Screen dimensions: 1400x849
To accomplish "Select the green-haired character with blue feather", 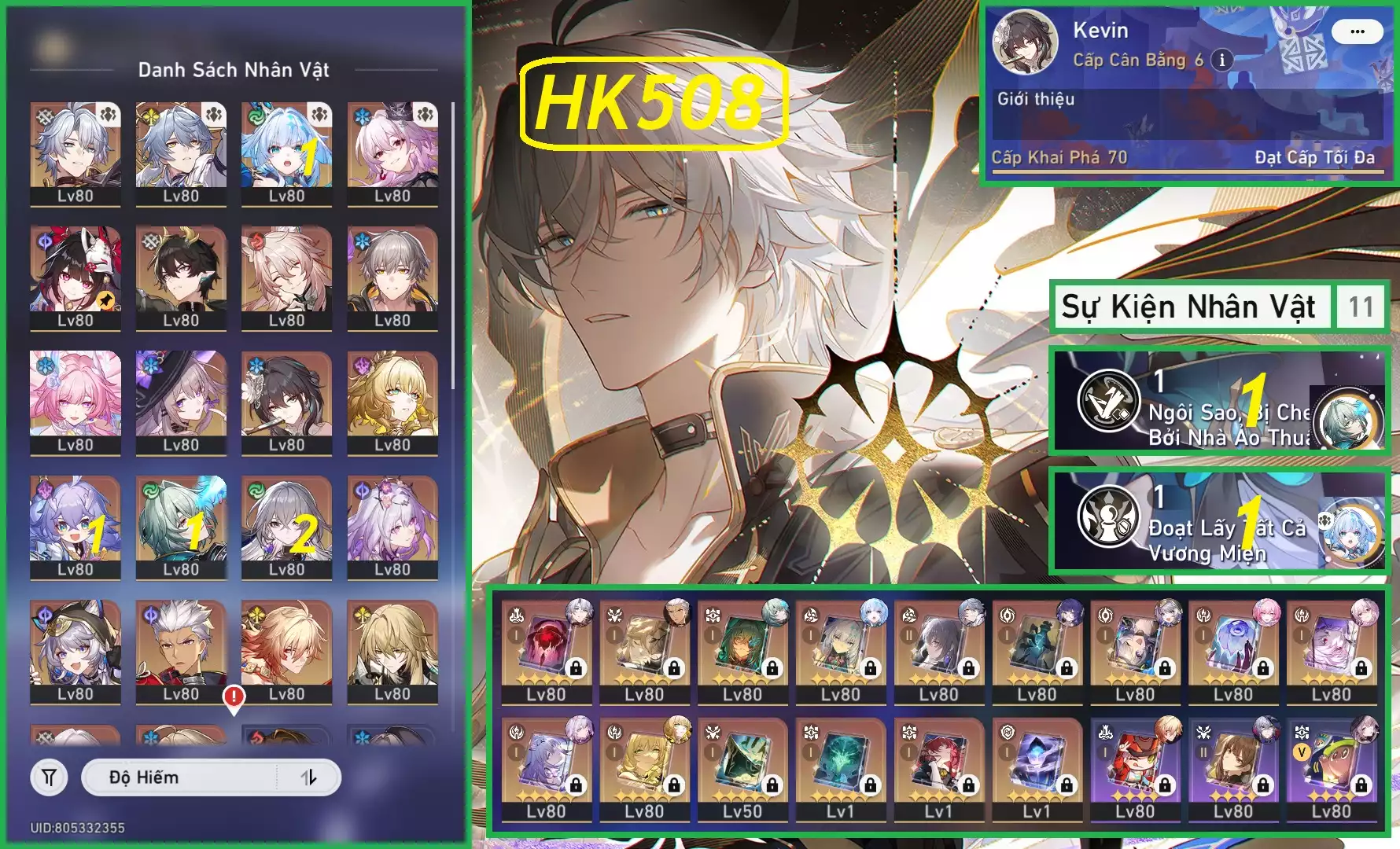I will point(181,526).
